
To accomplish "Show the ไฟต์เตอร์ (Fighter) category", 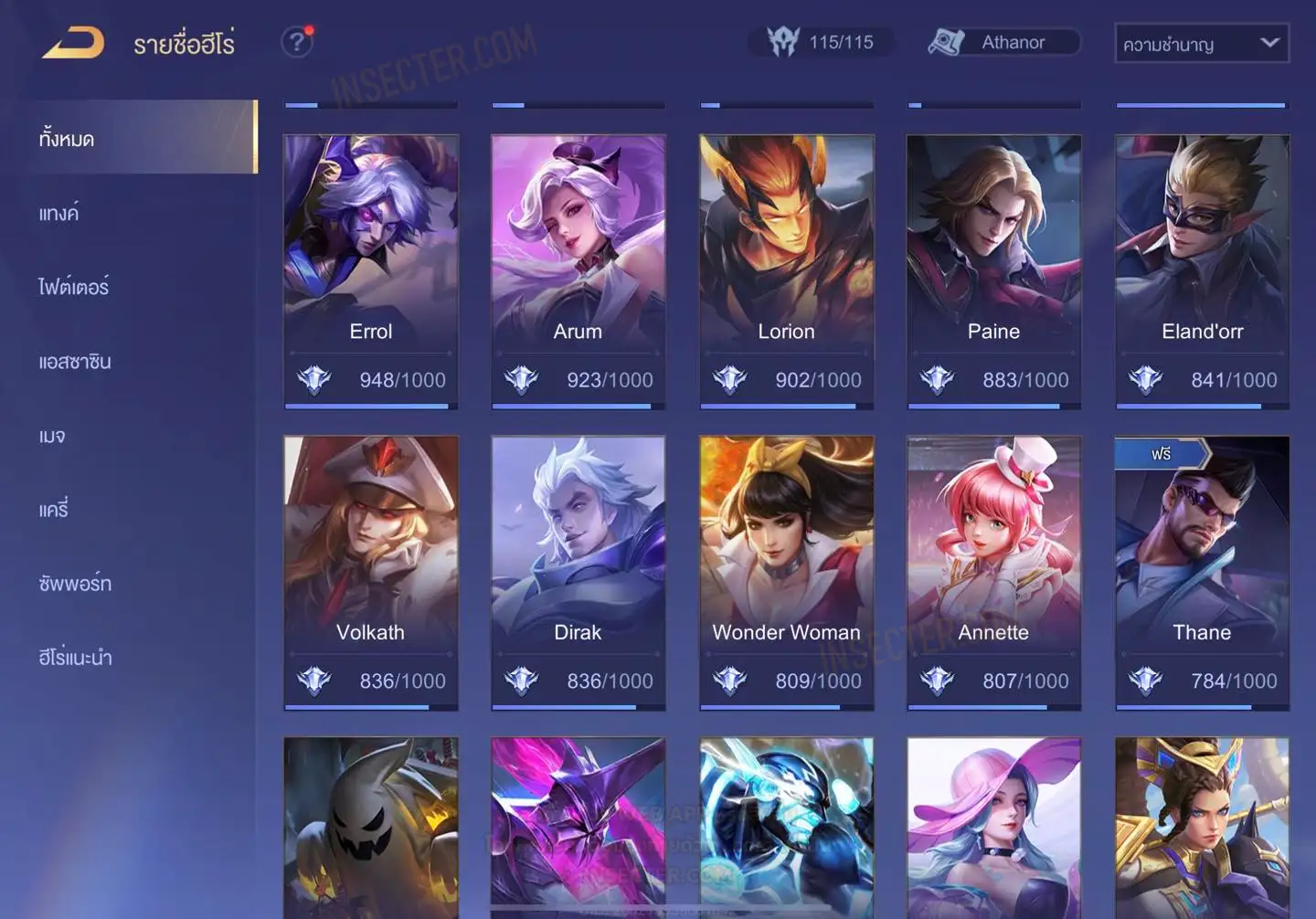I will pos(73,287).
